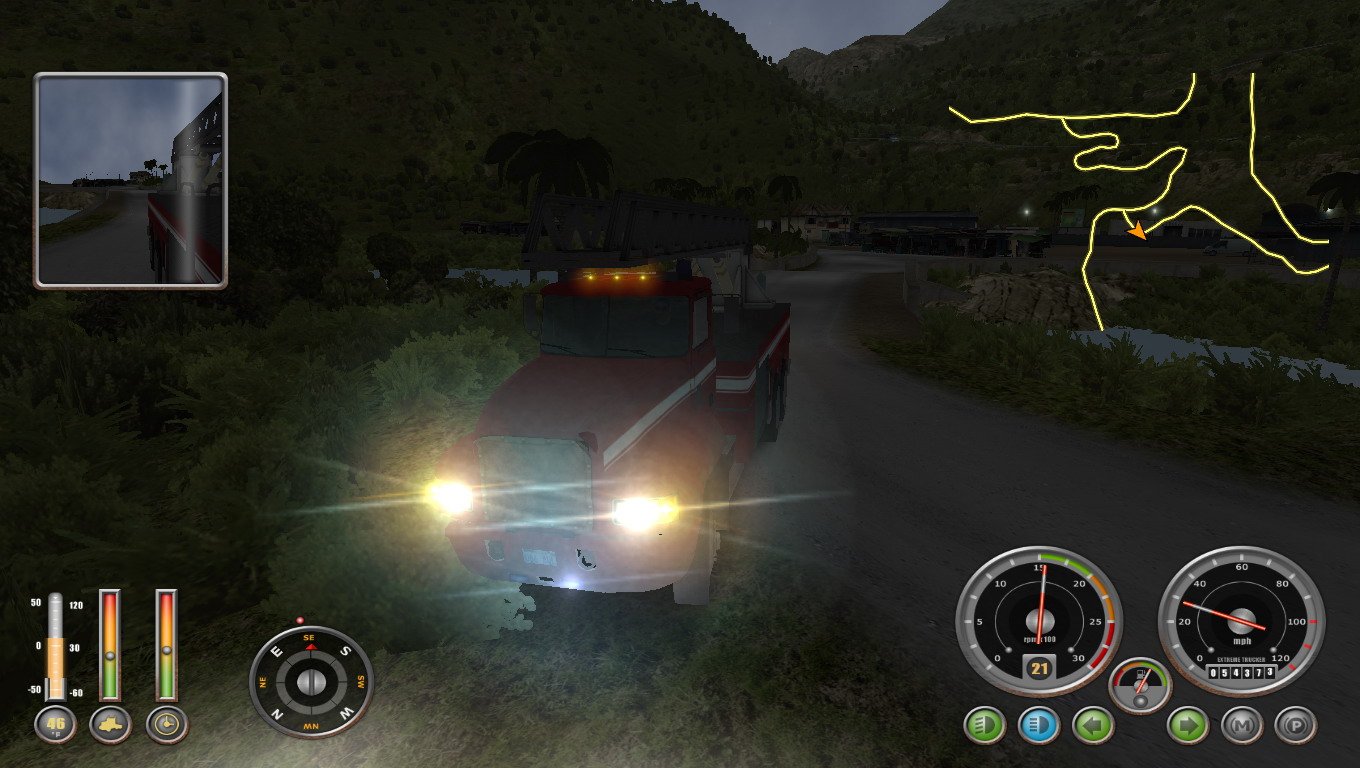The width and height of the screenshot is (1360, 768).
Task: Click the 46°F temperature readout button
Action: click(55, 725)
